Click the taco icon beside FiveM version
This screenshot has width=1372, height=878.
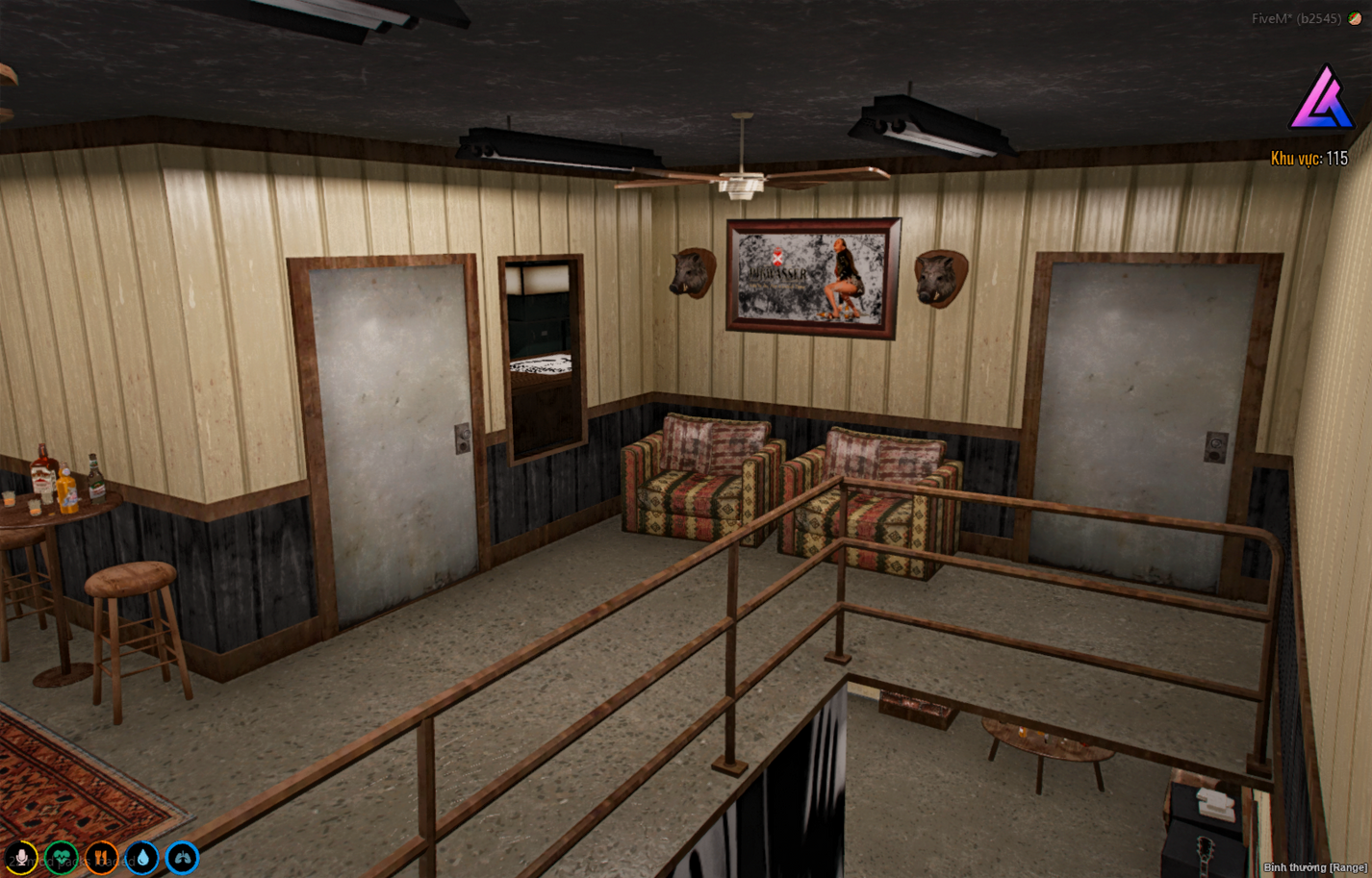(x=1354, y=16)
